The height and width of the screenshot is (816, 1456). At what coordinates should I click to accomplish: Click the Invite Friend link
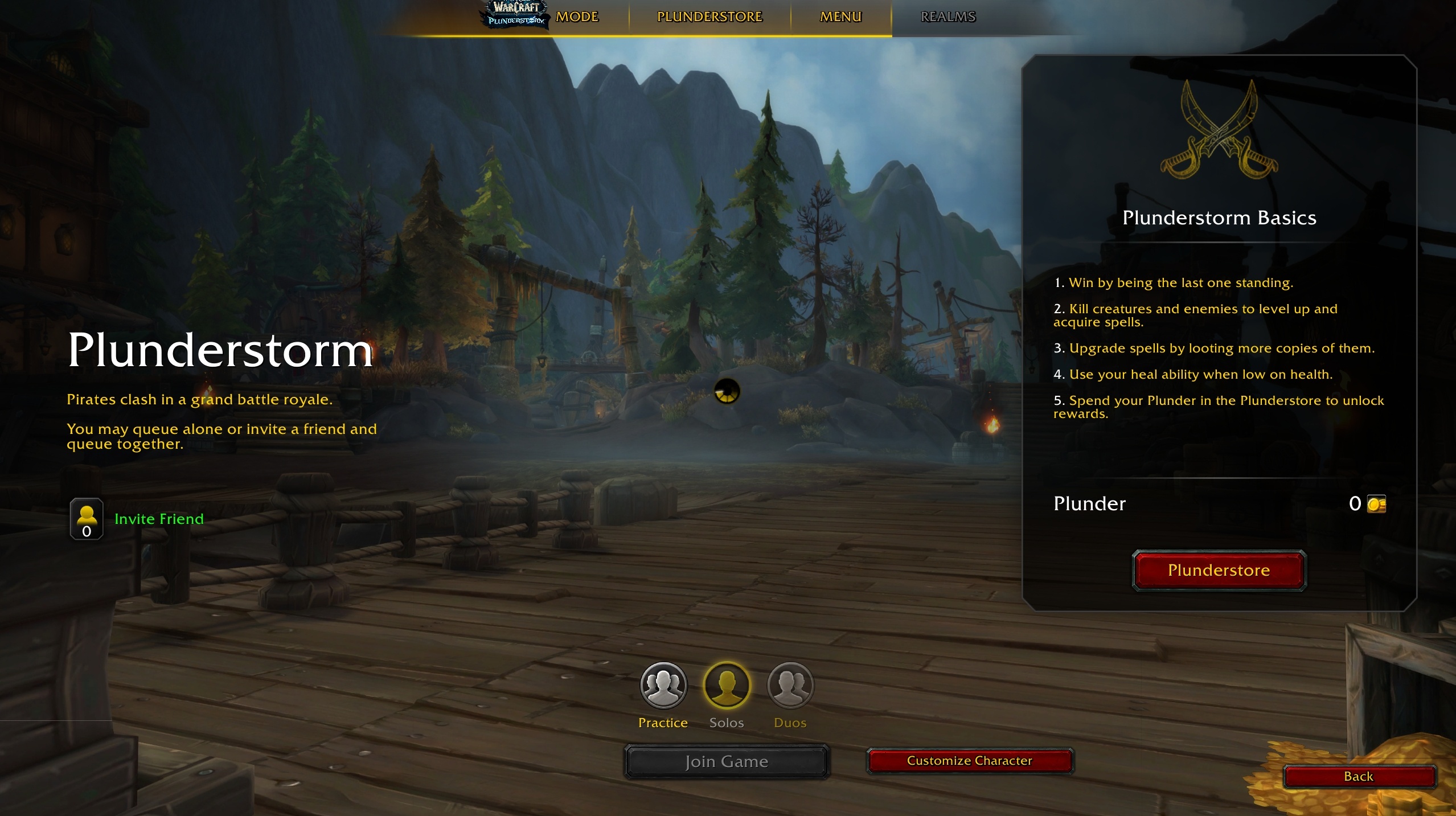[159, 519]
